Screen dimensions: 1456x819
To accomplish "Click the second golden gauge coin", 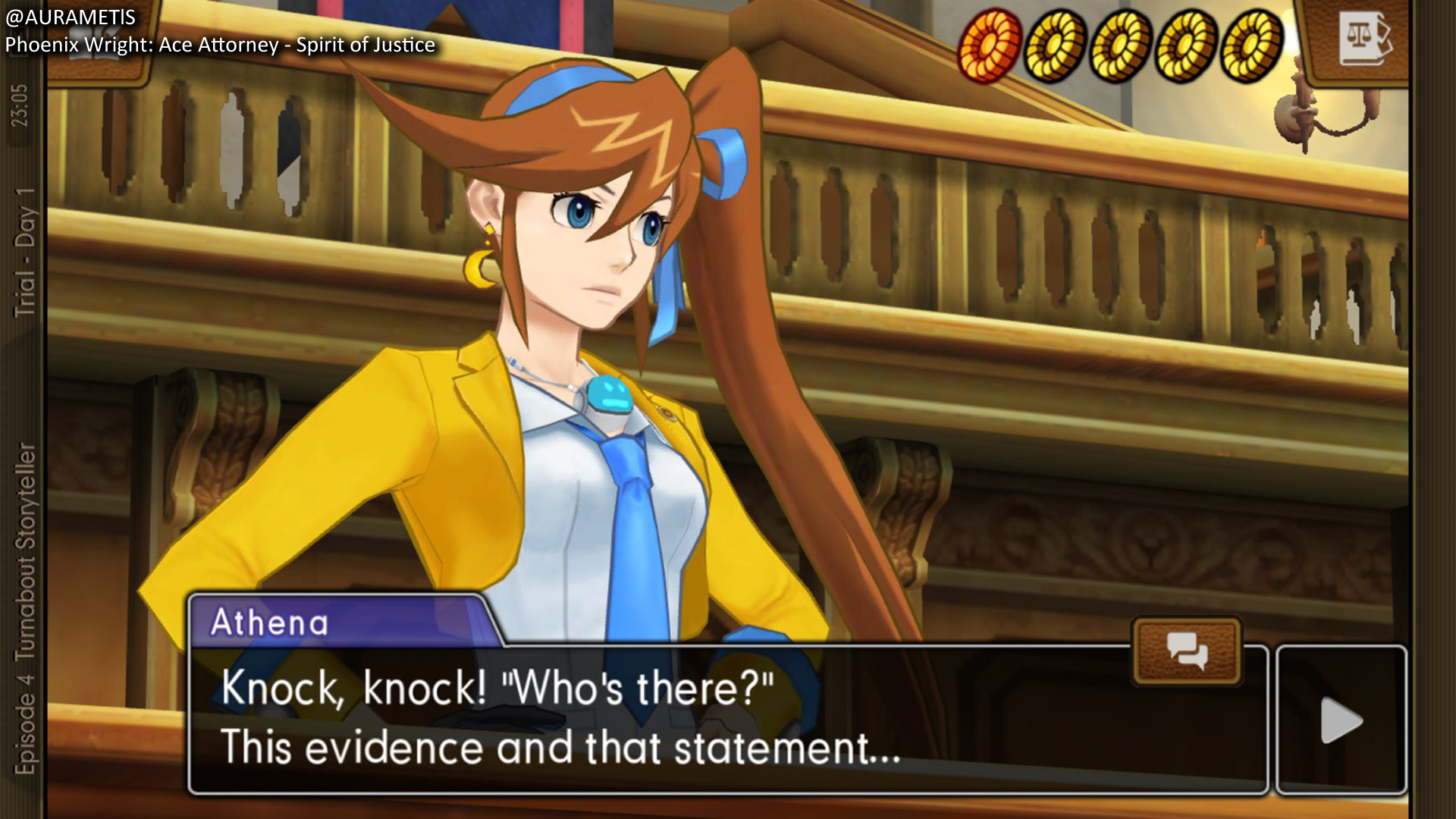I will (1054, 45).
